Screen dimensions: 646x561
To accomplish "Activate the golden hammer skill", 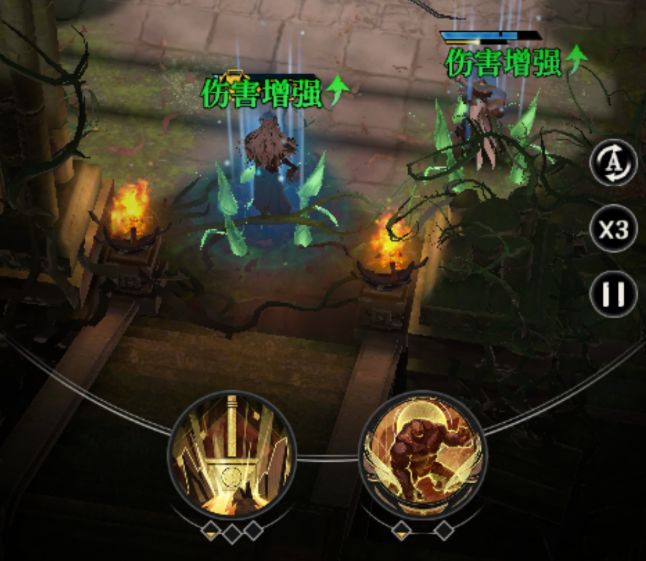I will (231, 453).
